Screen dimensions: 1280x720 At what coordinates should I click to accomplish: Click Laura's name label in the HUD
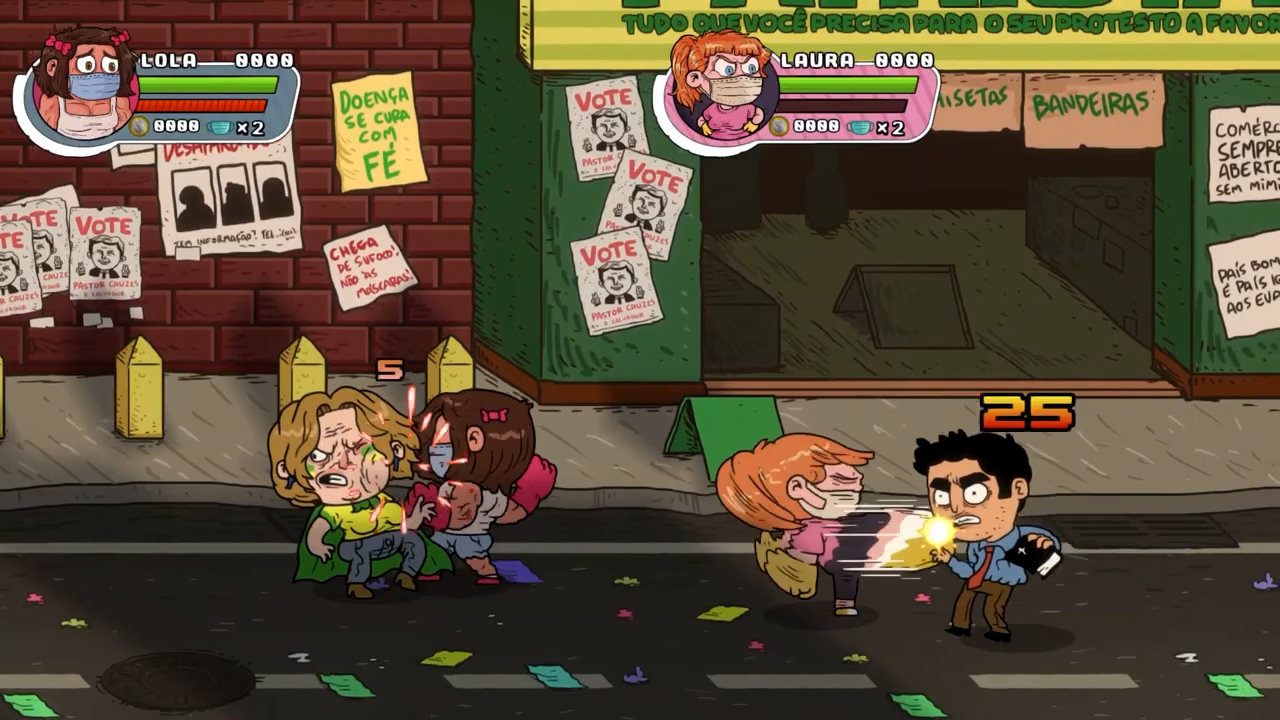coord(817,61)
